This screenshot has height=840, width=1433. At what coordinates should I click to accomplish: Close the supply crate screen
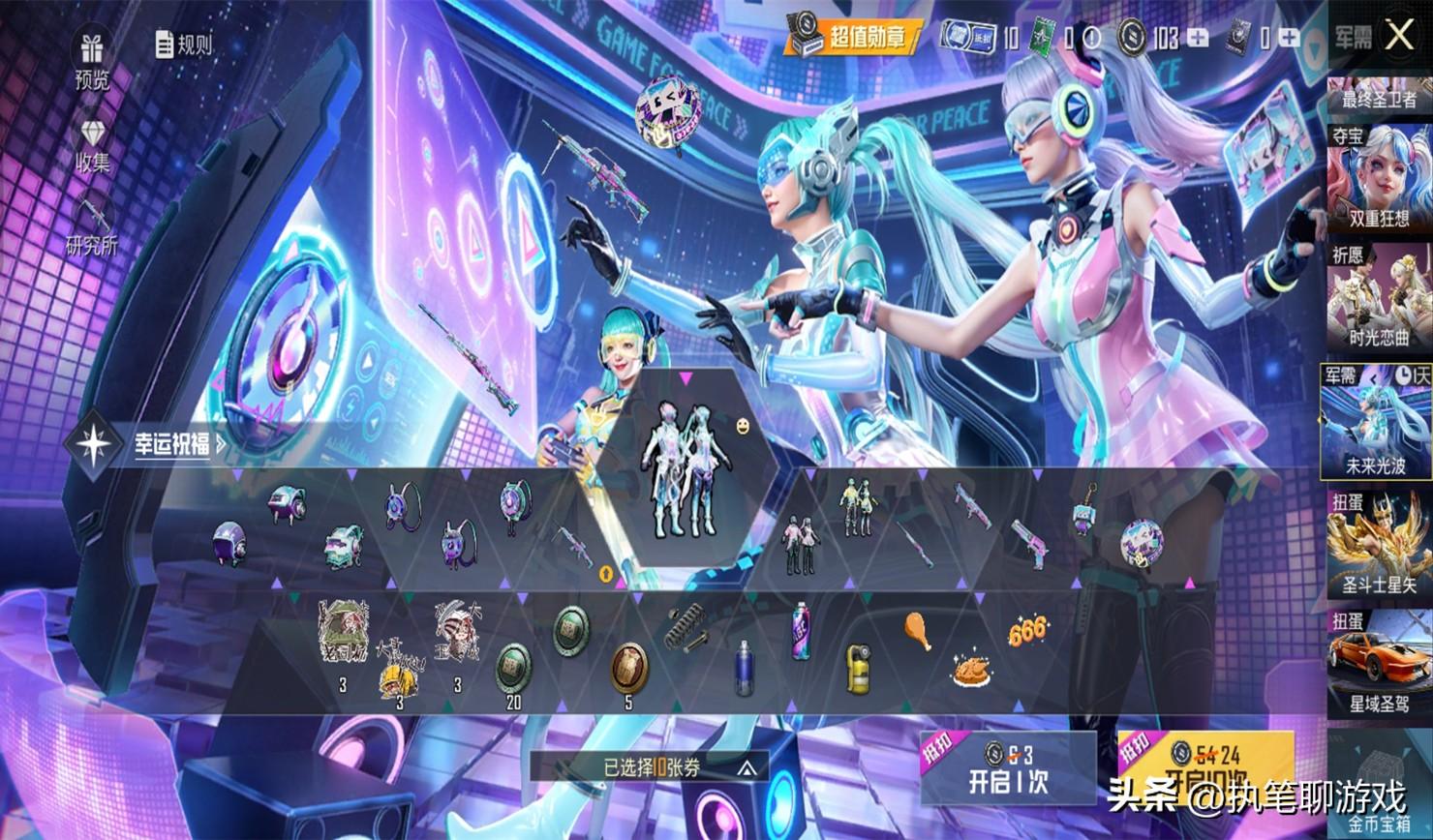(1400, 37)
